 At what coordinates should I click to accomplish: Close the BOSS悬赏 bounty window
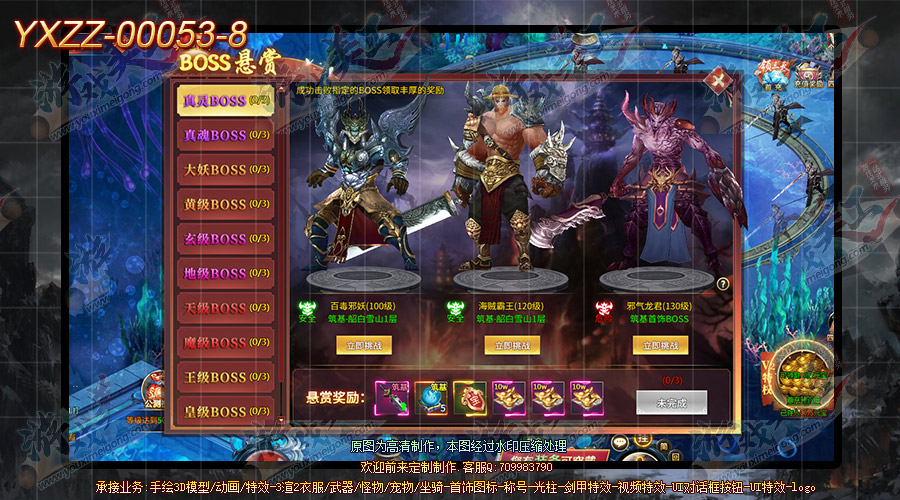tap(716, 81)
